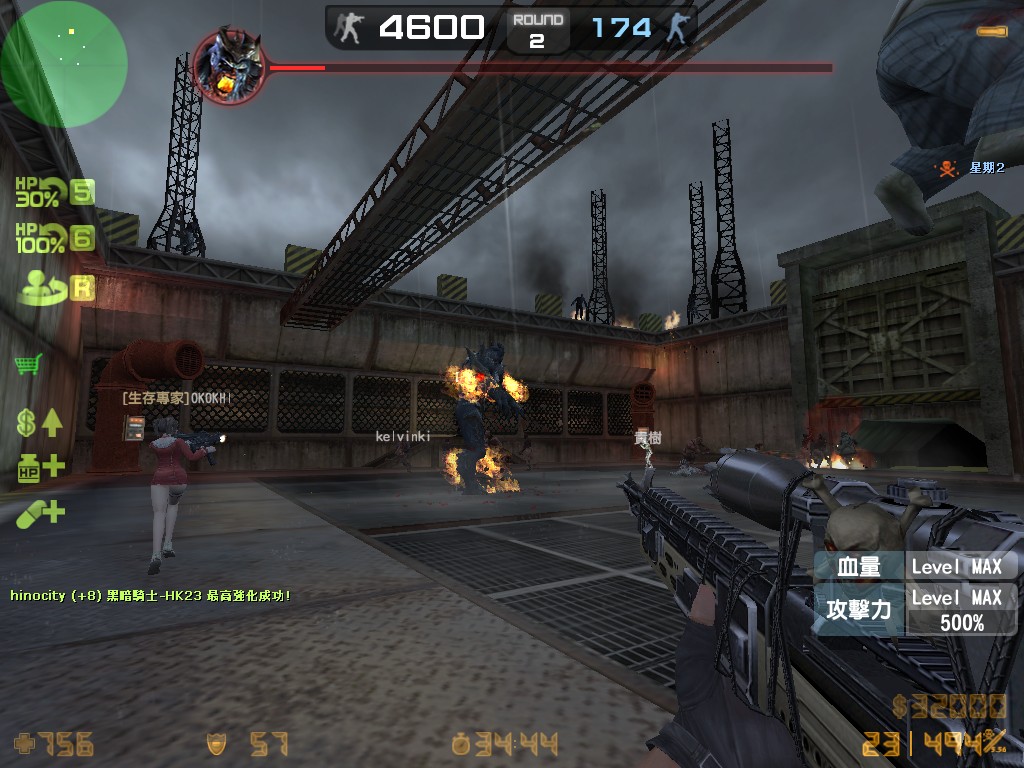Screen dimensions: 1024x768
Task: Use the HP 100% recovery item
Action: 39,238
